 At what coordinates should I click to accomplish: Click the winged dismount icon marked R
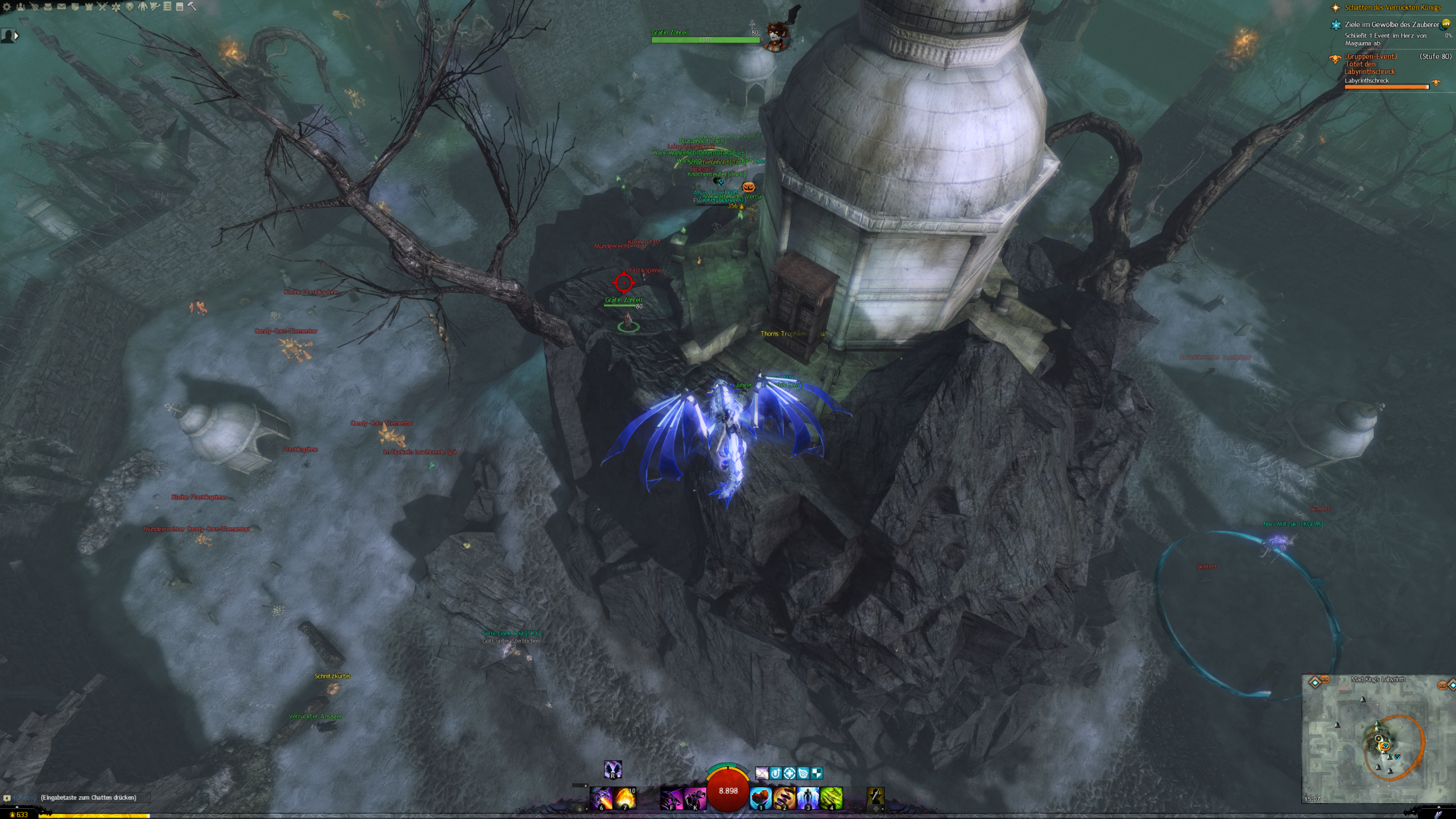coord(613,770)
